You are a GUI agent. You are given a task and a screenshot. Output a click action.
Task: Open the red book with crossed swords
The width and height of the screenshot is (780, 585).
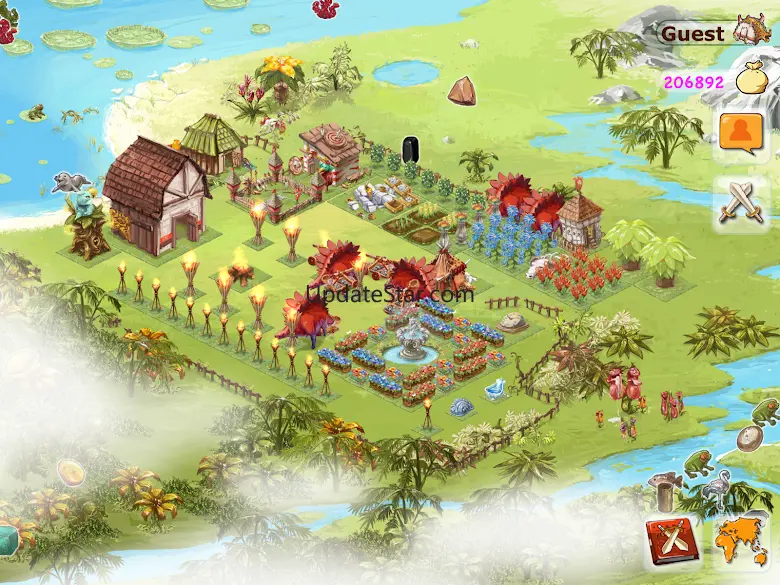tap(671, 542)
